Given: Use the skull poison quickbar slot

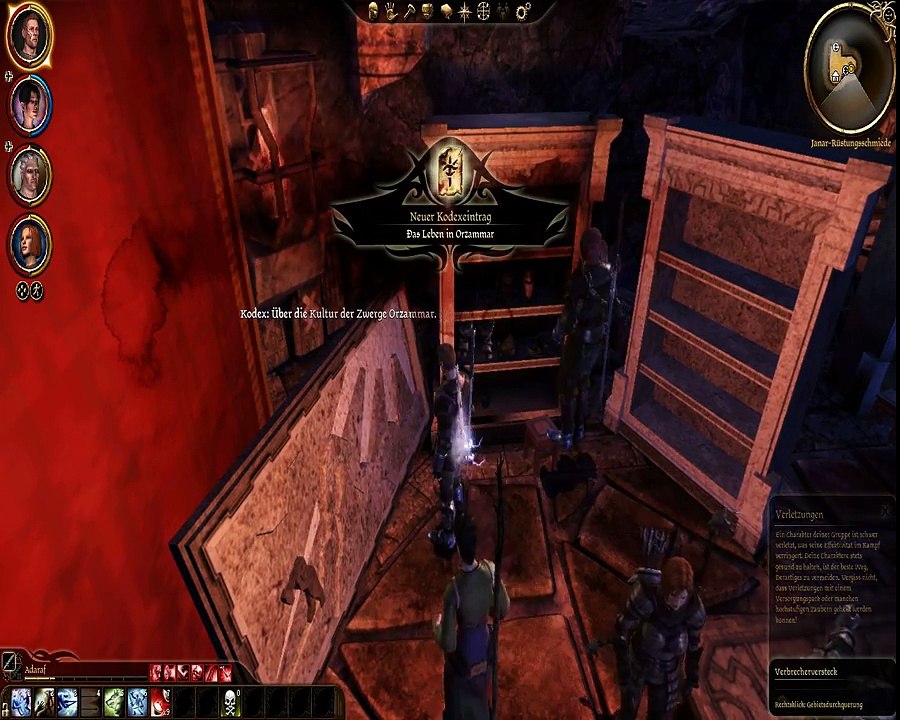Looking at the screenshot, I should [229, 700].
